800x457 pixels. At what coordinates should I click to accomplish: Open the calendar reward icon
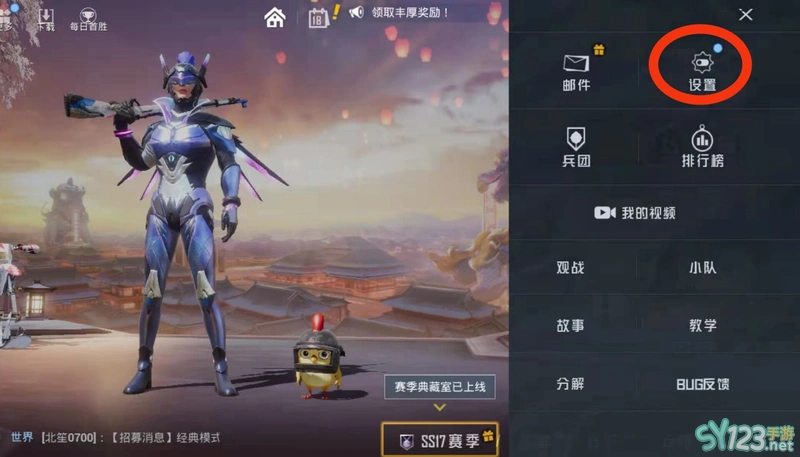(x=319, y=17)
